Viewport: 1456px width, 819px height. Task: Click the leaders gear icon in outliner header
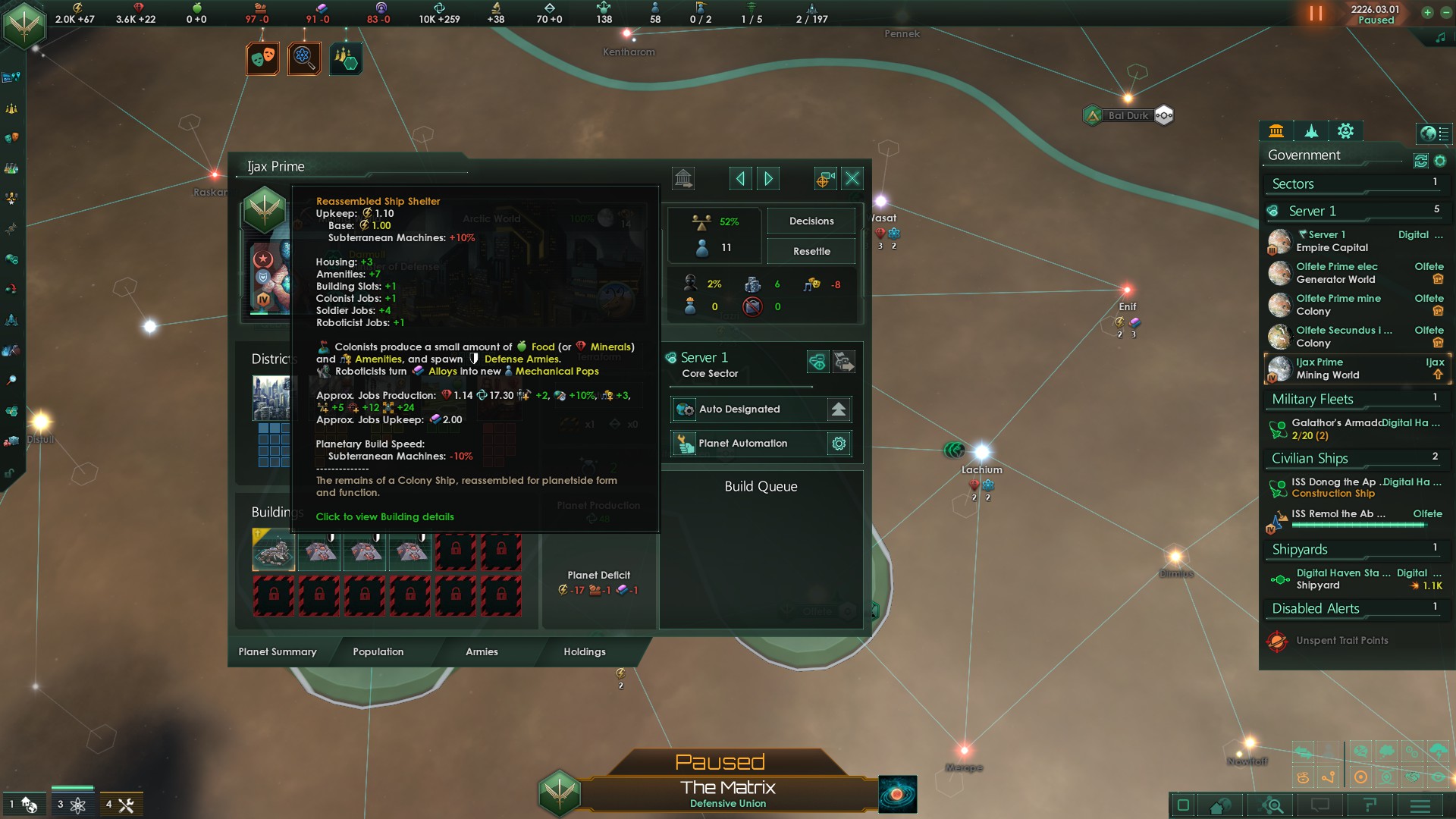point(1345,132)
